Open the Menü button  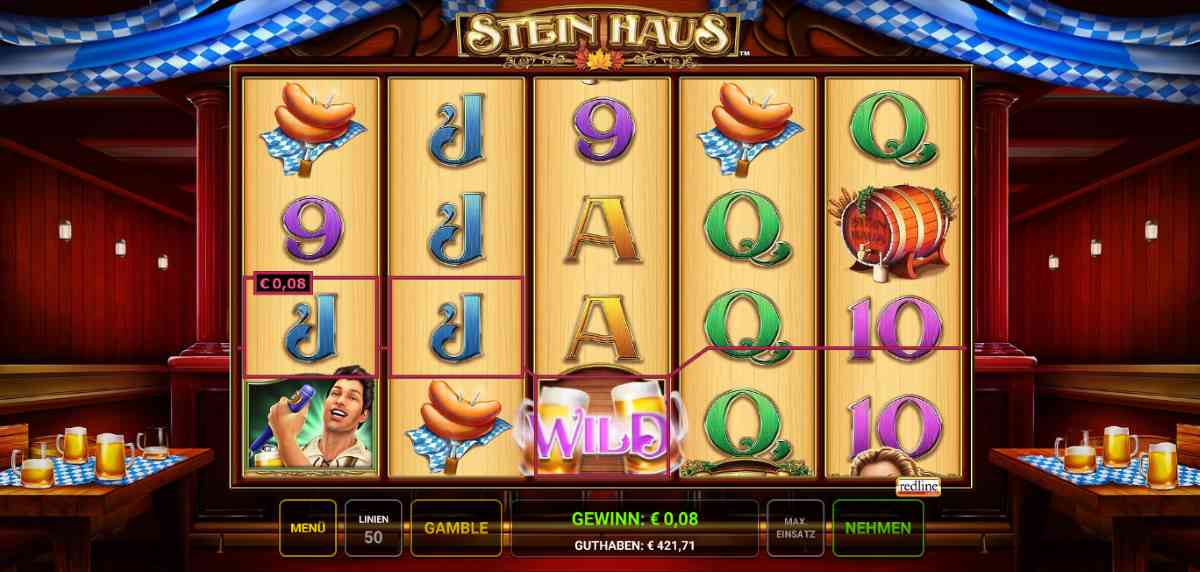pyautogui.click(x=307, y=528)
